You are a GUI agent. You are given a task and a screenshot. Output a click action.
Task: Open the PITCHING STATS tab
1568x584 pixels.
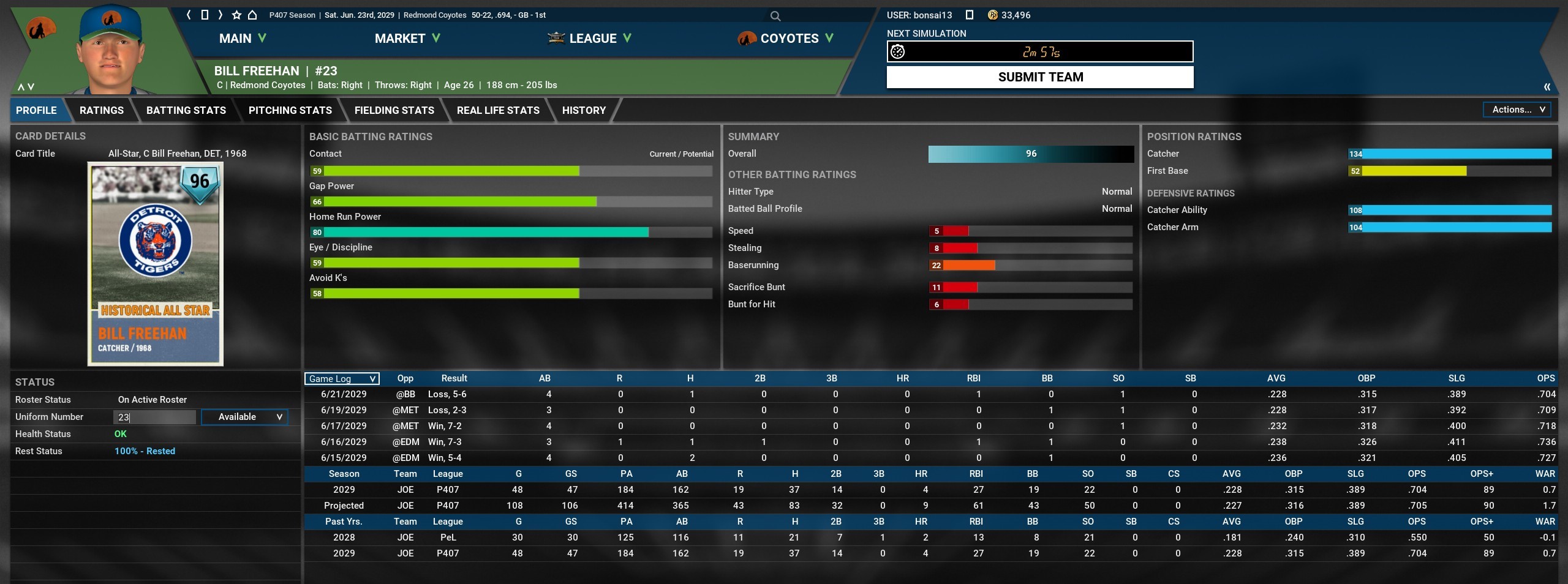point(290,110)
